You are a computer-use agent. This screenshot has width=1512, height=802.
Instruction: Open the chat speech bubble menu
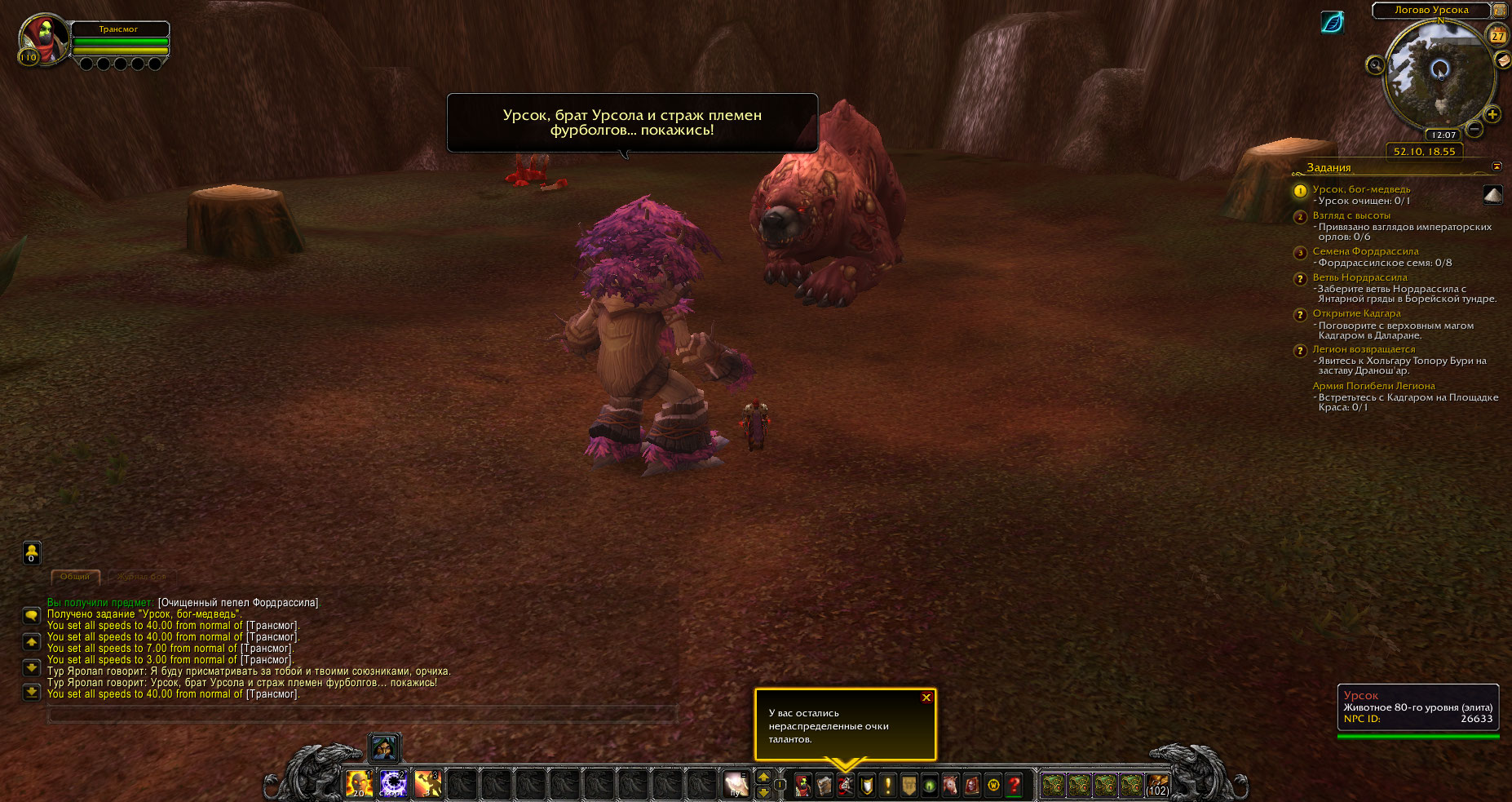tap(31, 615)
